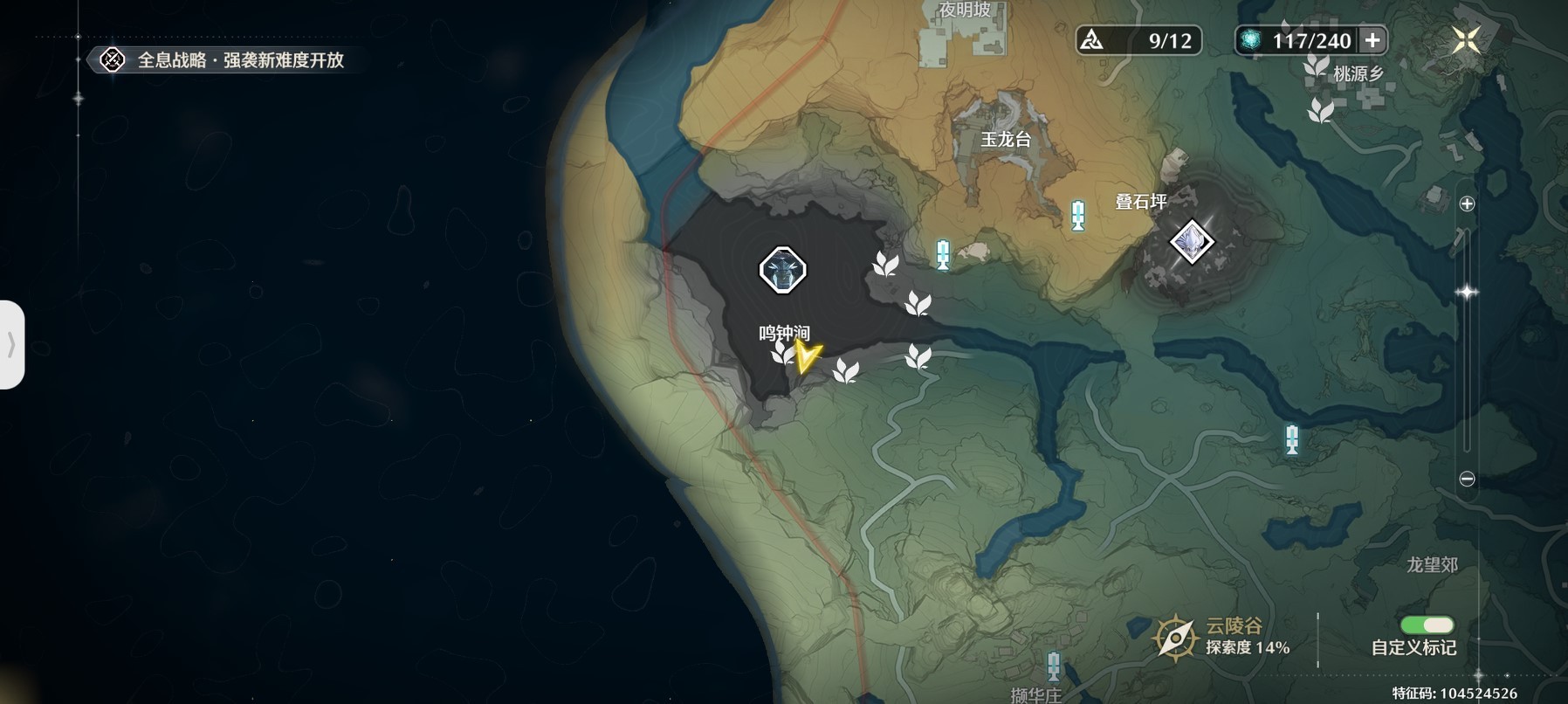Close the map with the X button
This screenshot has width=1568, height=704.
tap(1466, 39)
